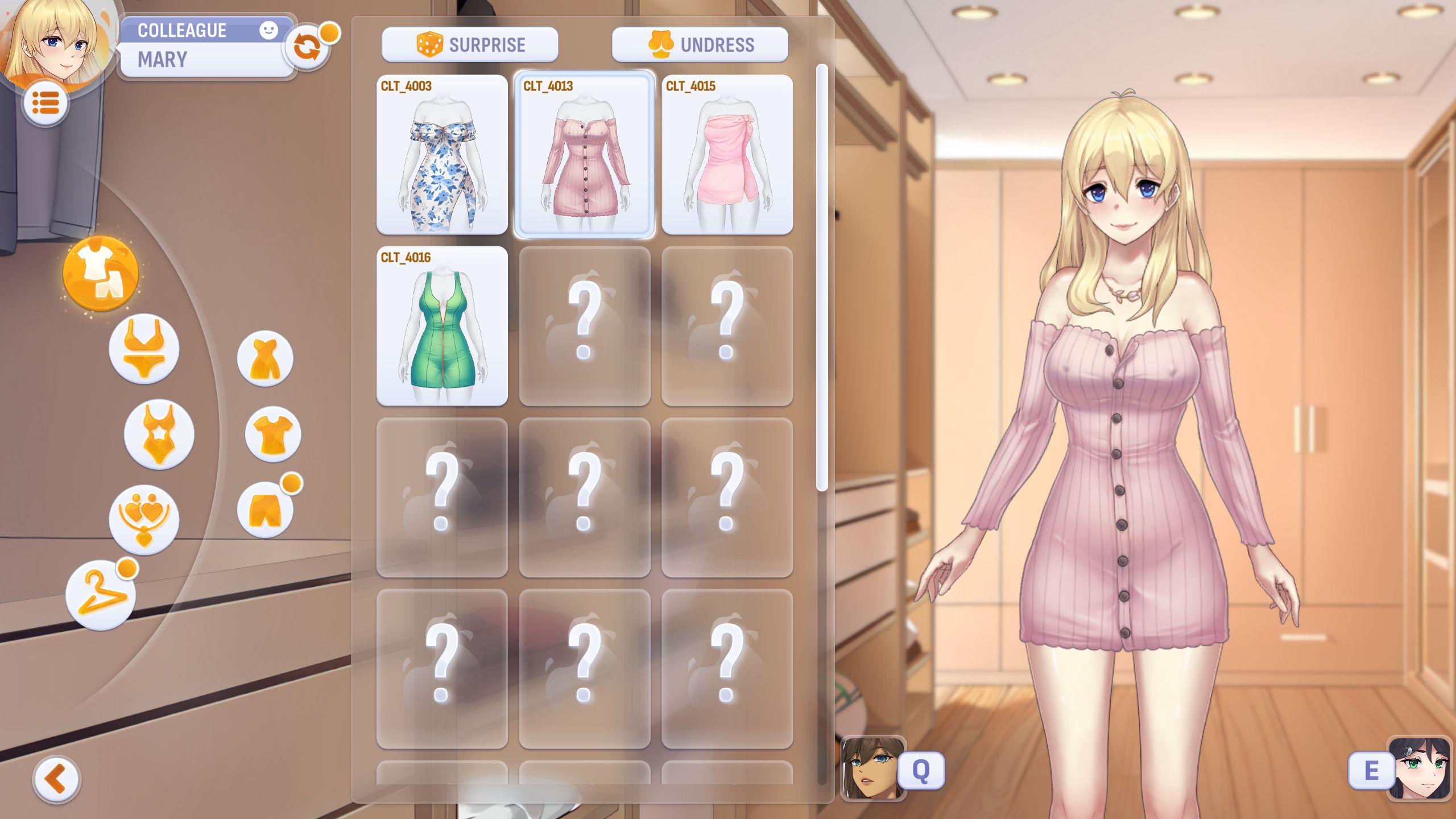Select the t-shirt tops category
This screenshot has height=819, width=1456.
point(273,434)
